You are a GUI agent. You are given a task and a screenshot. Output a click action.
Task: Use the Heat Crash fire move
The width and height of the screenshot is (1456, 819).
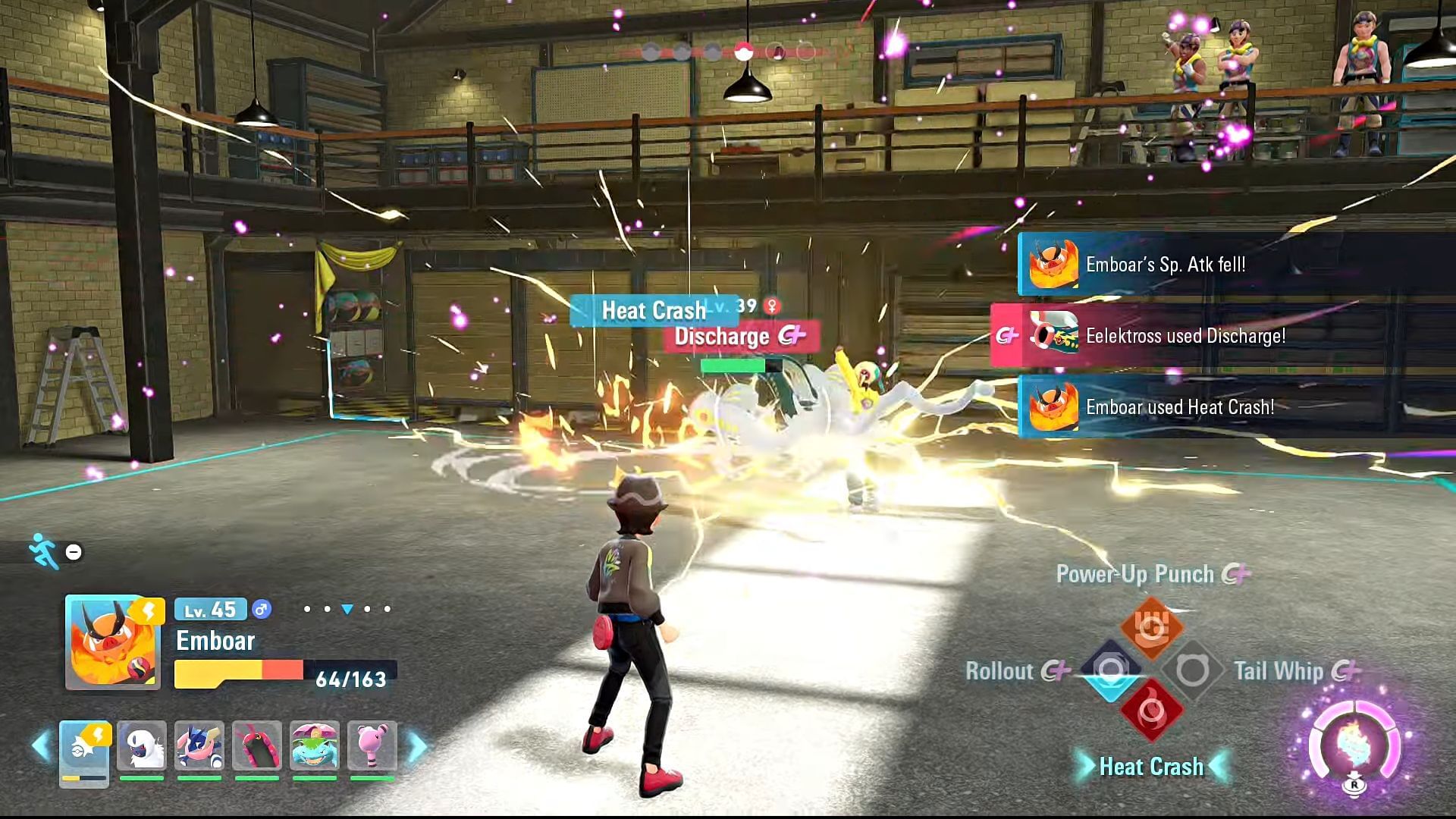(1151, 711)
